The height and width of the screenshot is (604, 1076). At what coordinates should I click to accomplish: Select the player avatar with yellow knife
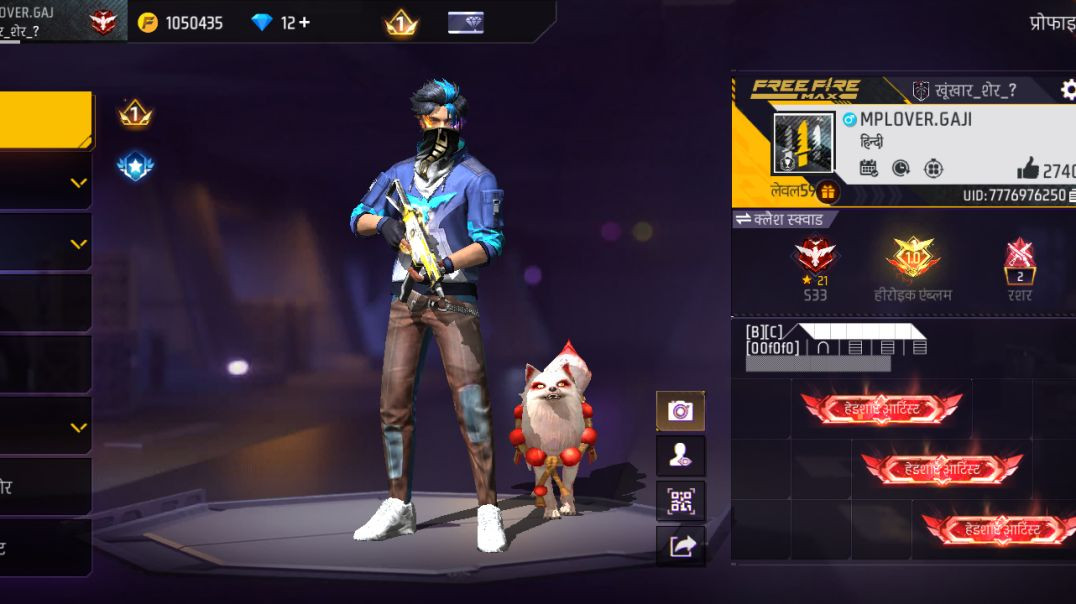click(803, 143)
